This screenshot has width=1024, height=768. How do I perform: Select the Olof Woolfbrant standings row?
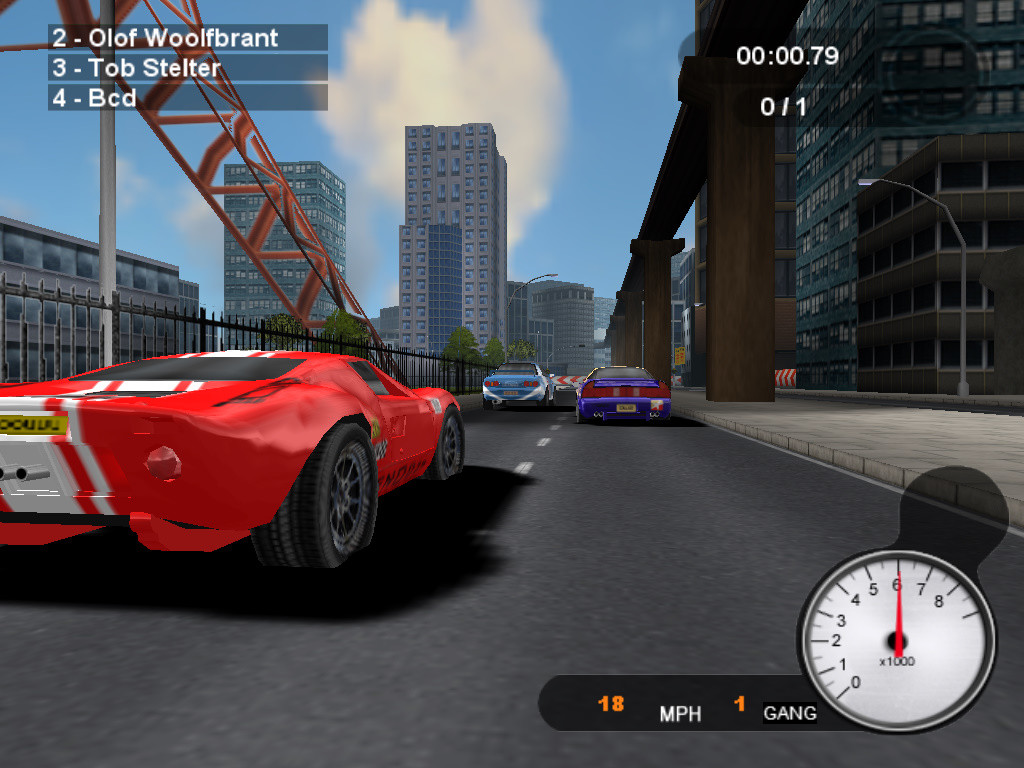tap(188, 38)
